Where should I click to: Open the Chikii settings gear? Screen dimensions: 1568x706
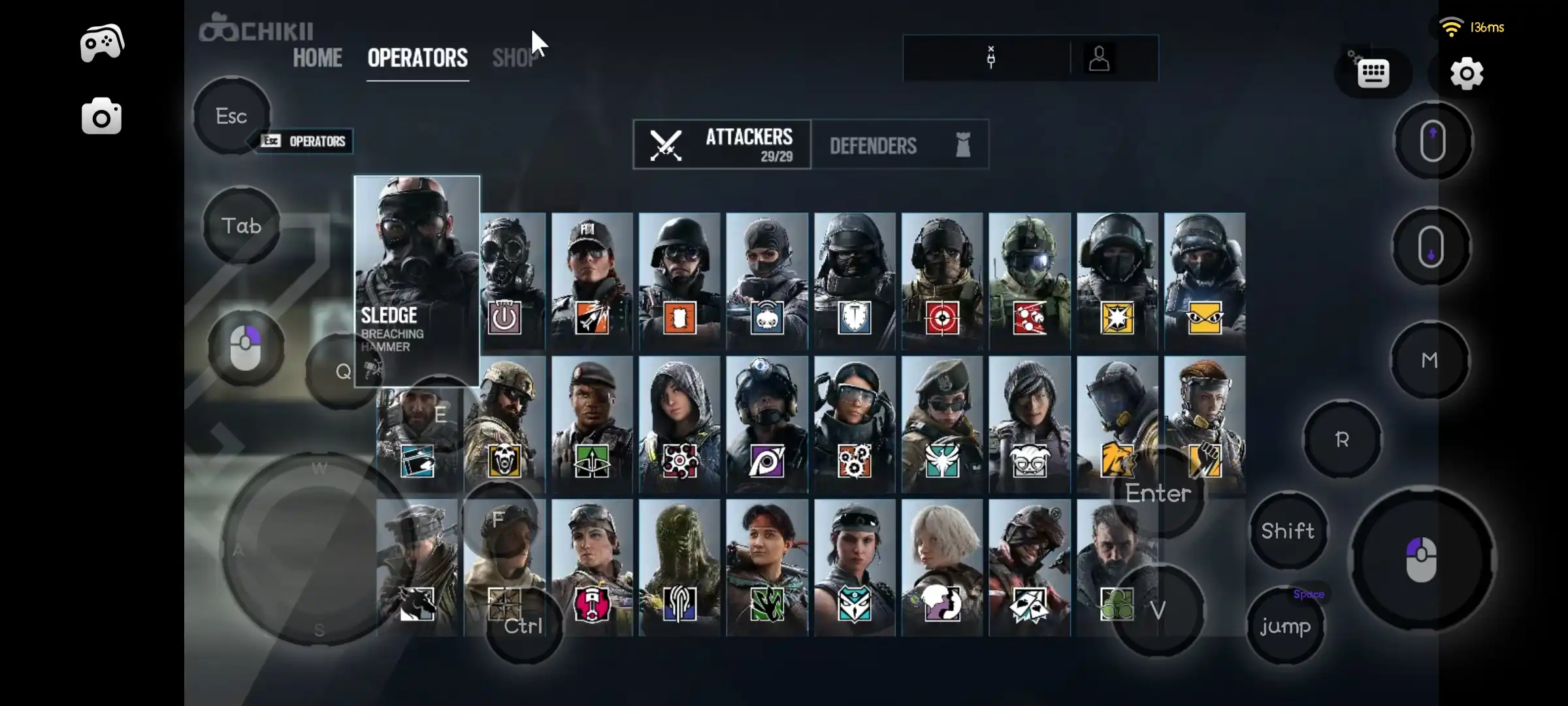click(1467, 74)
